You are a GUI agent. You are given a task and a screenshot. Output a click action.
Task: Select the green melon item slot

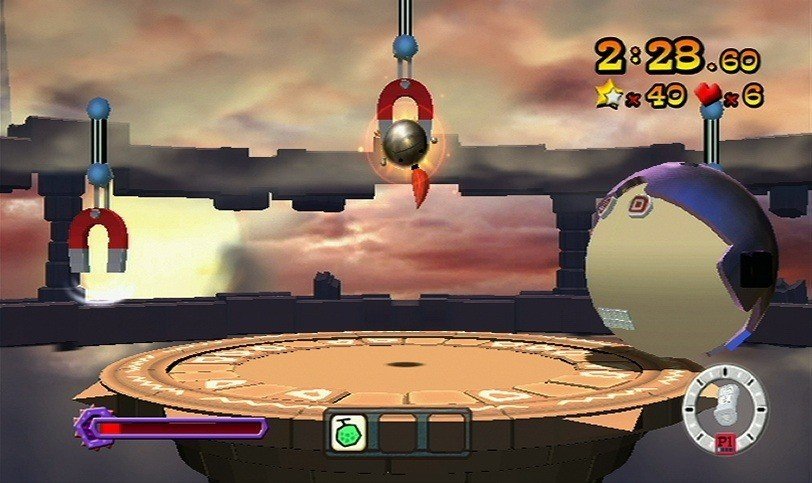[350, 431]
